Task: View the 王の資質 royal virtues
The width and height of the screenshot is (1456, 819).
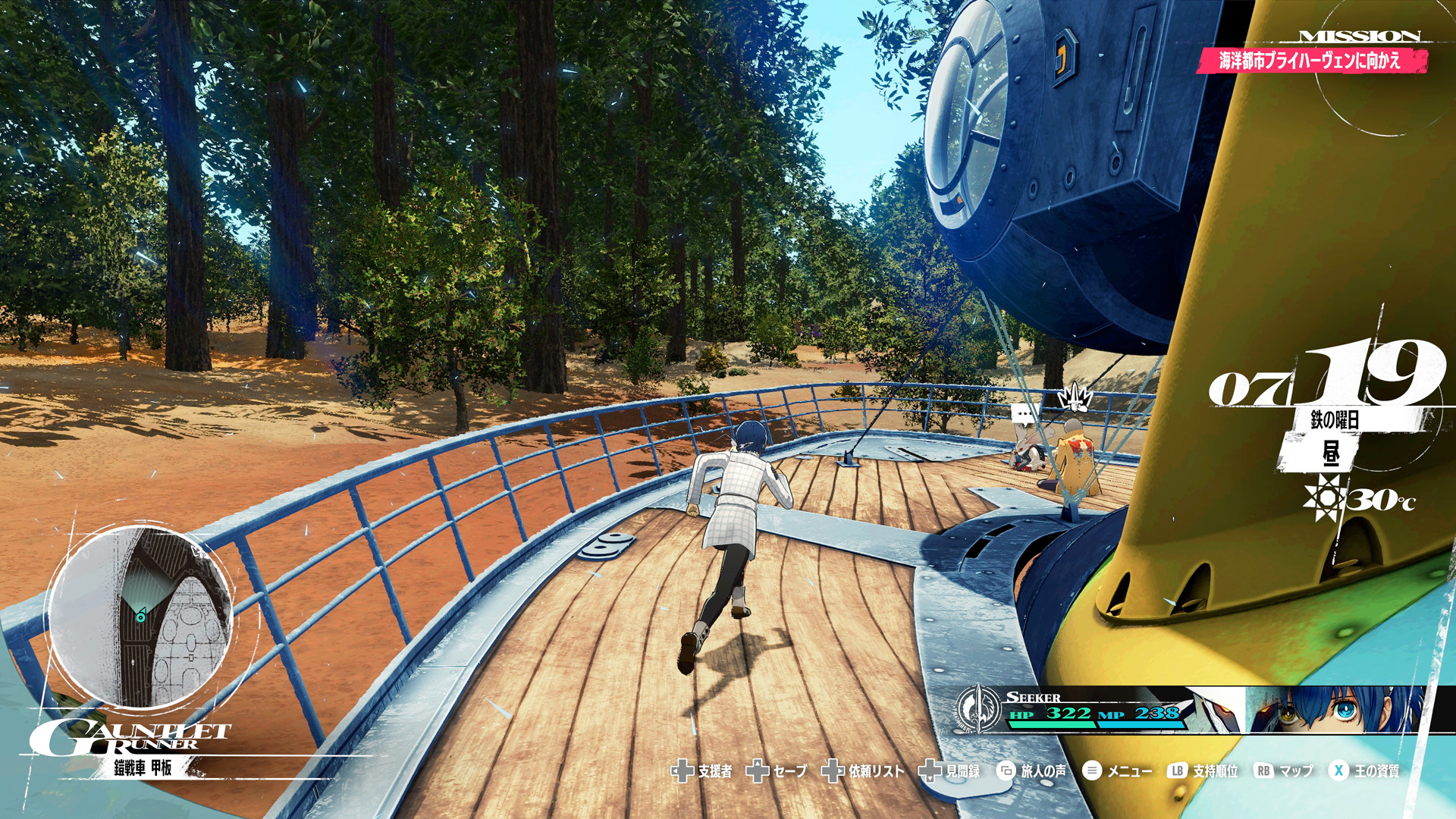Action: click(1364, 771)
